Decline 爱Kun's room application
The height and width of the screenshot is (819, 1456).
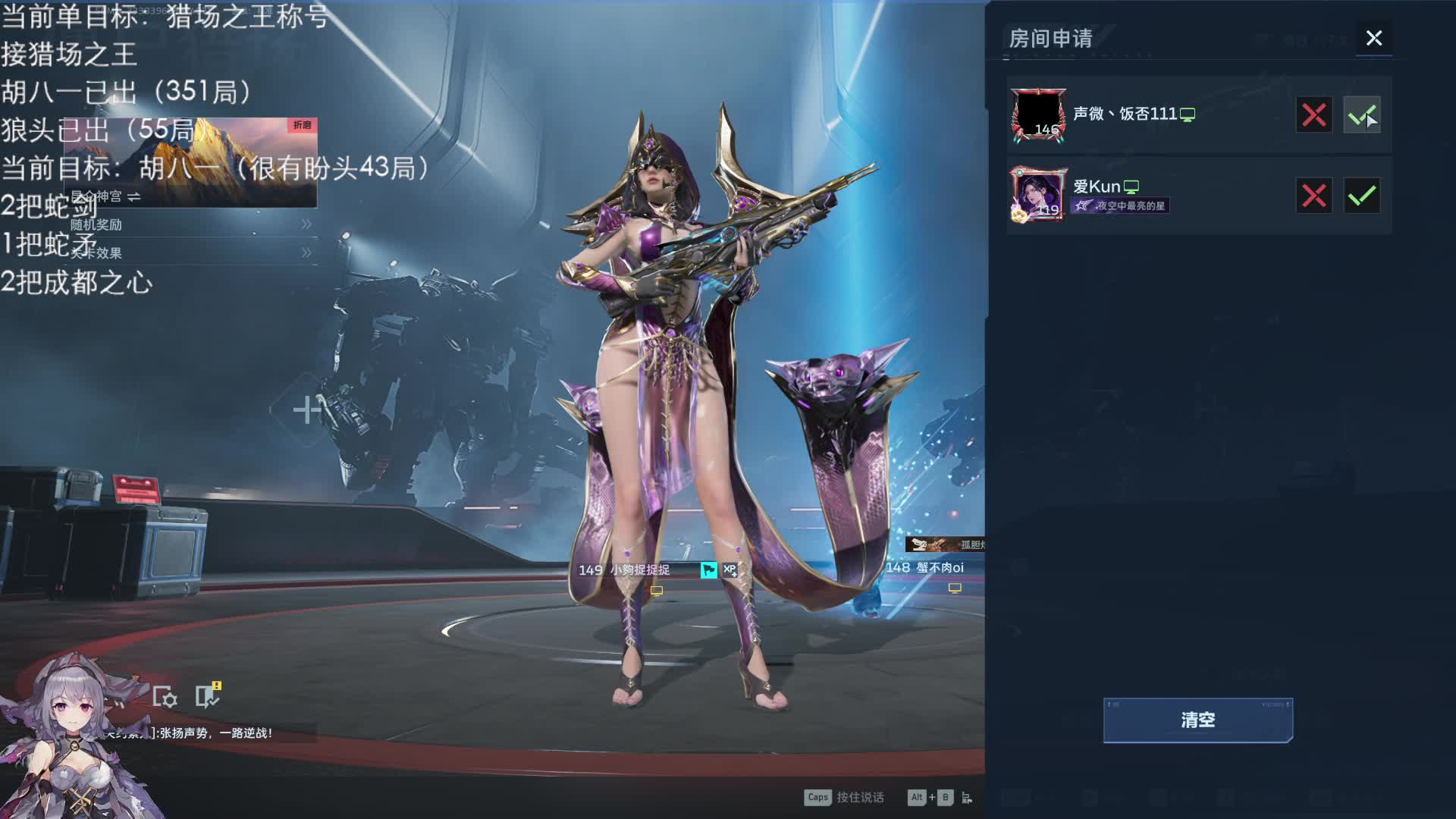click(1313, 196)
